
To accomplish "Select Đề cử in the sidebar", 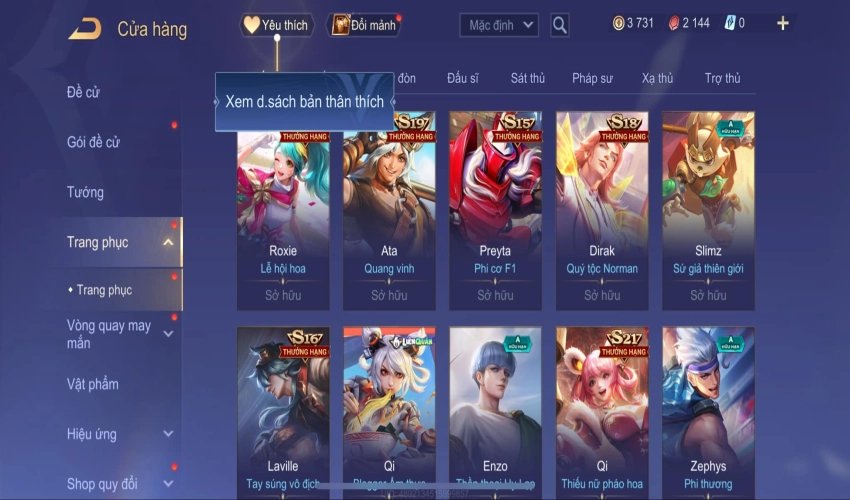I will coord(84,92).
